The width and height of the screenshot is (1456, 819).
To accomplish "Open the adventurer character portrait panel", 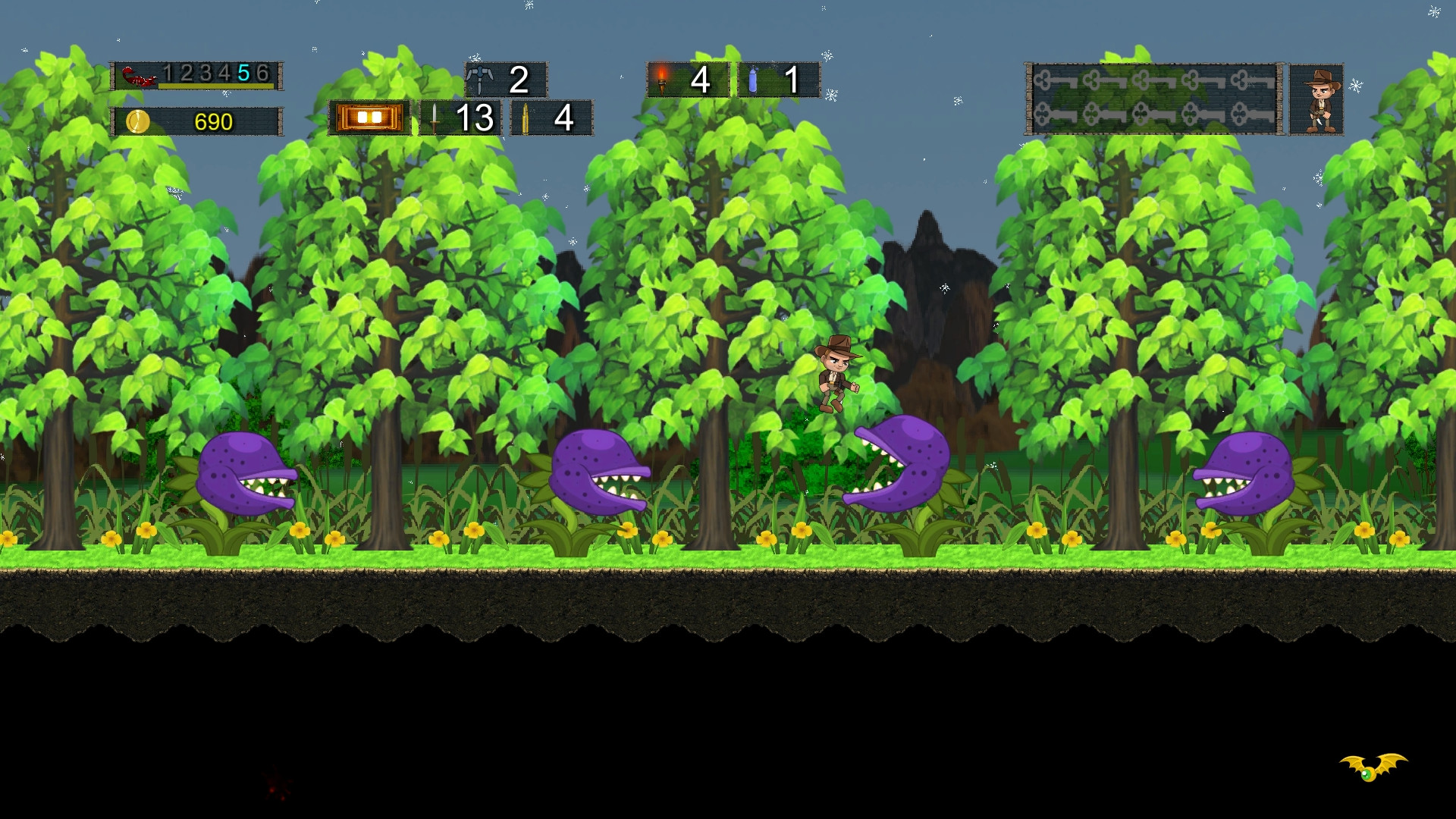I will [x=1316, y=99].
